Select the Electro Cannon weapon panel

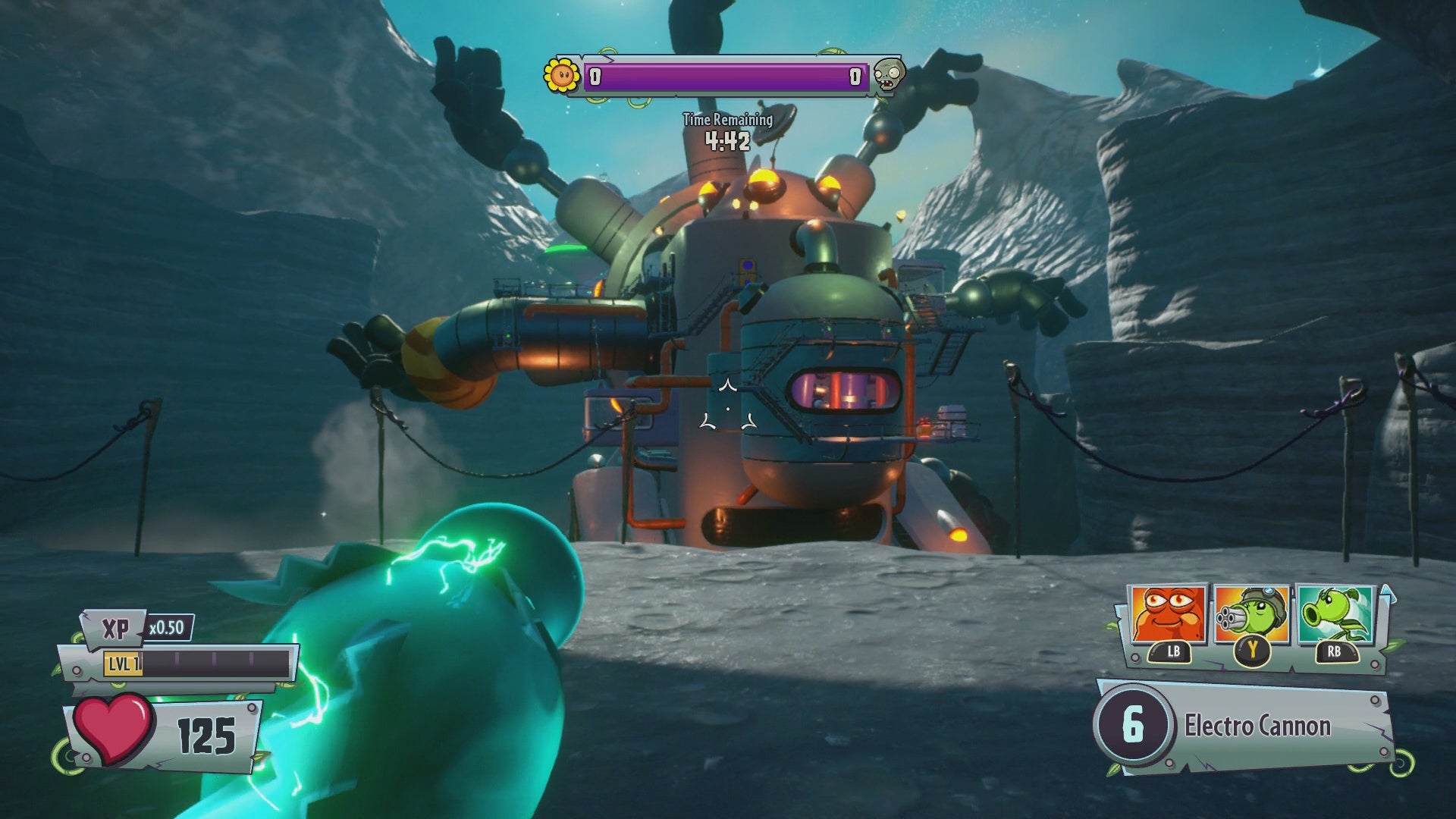coord(1244,726)
